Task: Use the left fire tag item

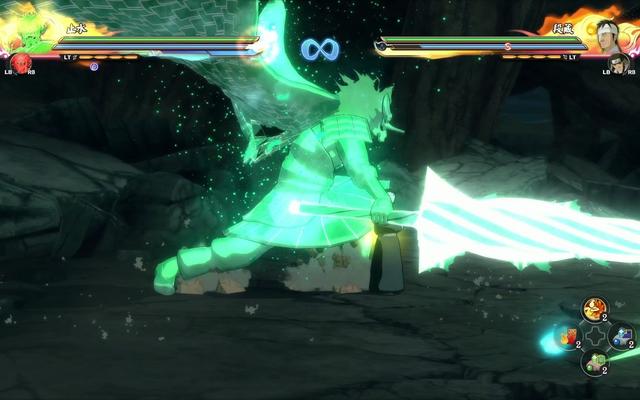Action: [x=568, y=336]
